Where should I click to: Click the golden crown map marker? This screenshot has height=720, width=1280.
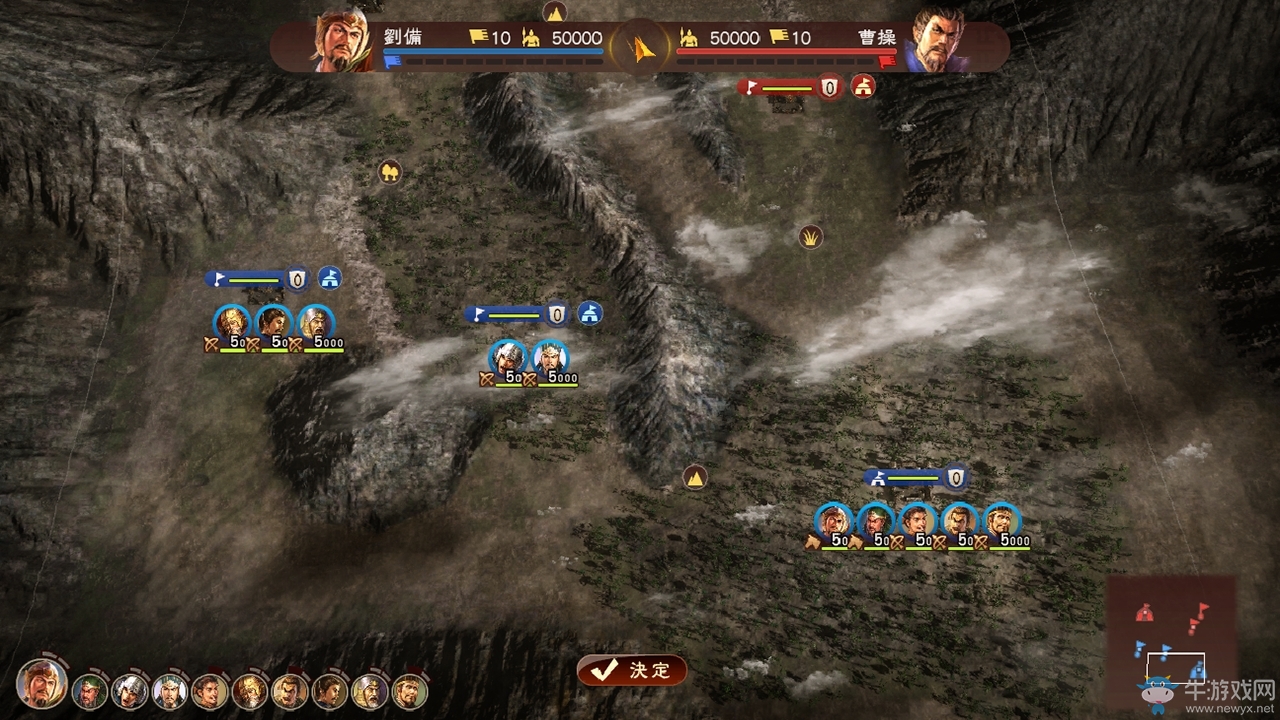pos(810,237)
